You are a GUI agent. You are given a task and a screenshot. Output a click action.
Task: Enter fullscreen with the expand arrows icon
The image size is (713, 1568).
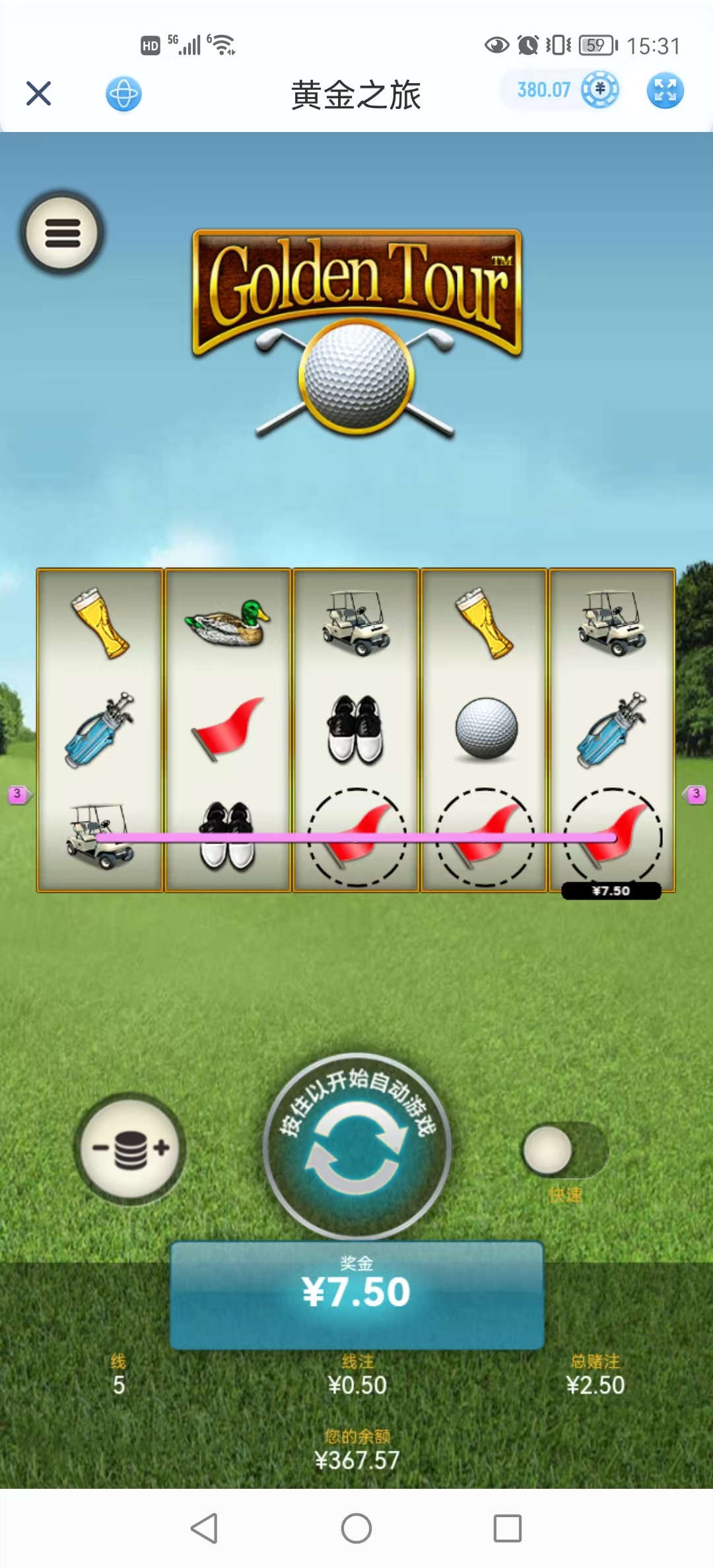point(665,90)
